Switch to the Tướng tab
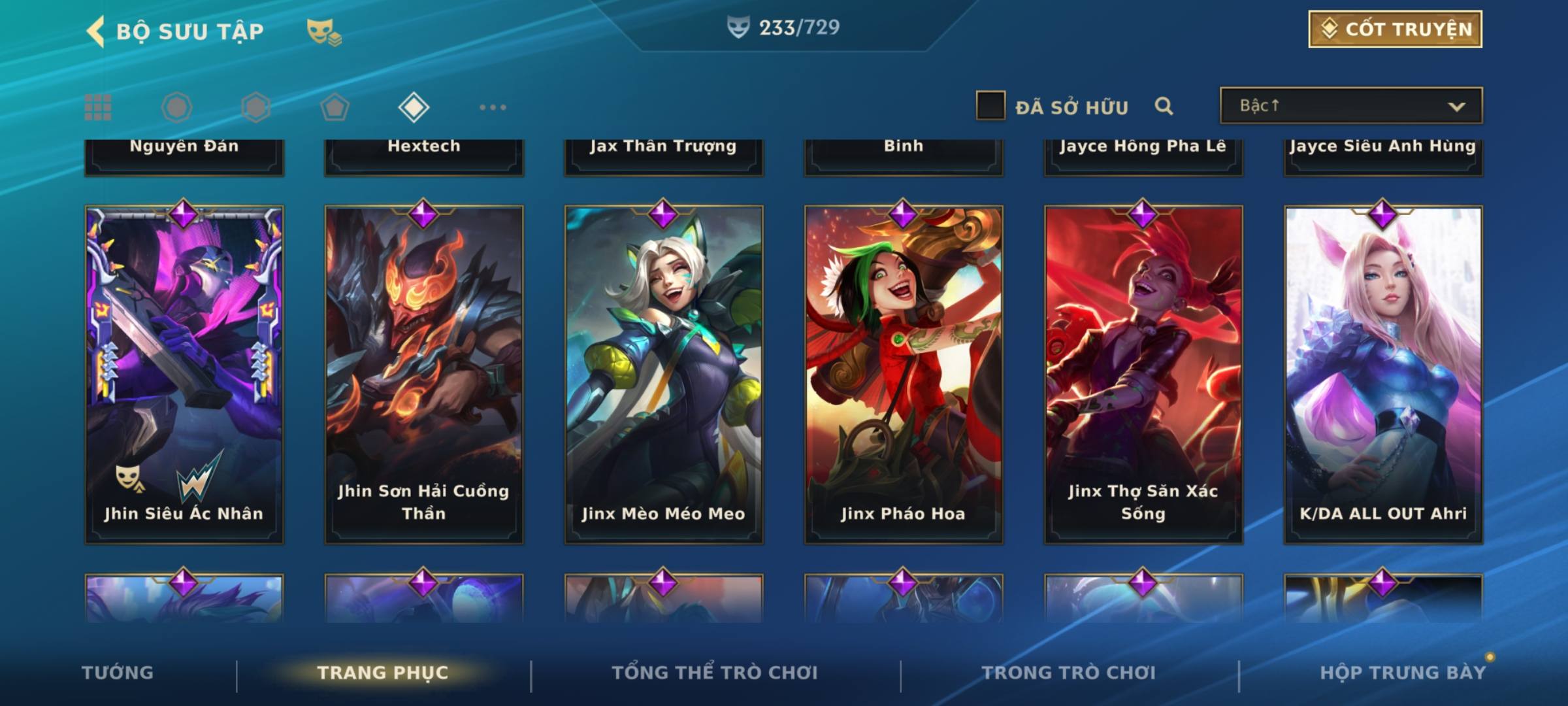 [118, 673]
